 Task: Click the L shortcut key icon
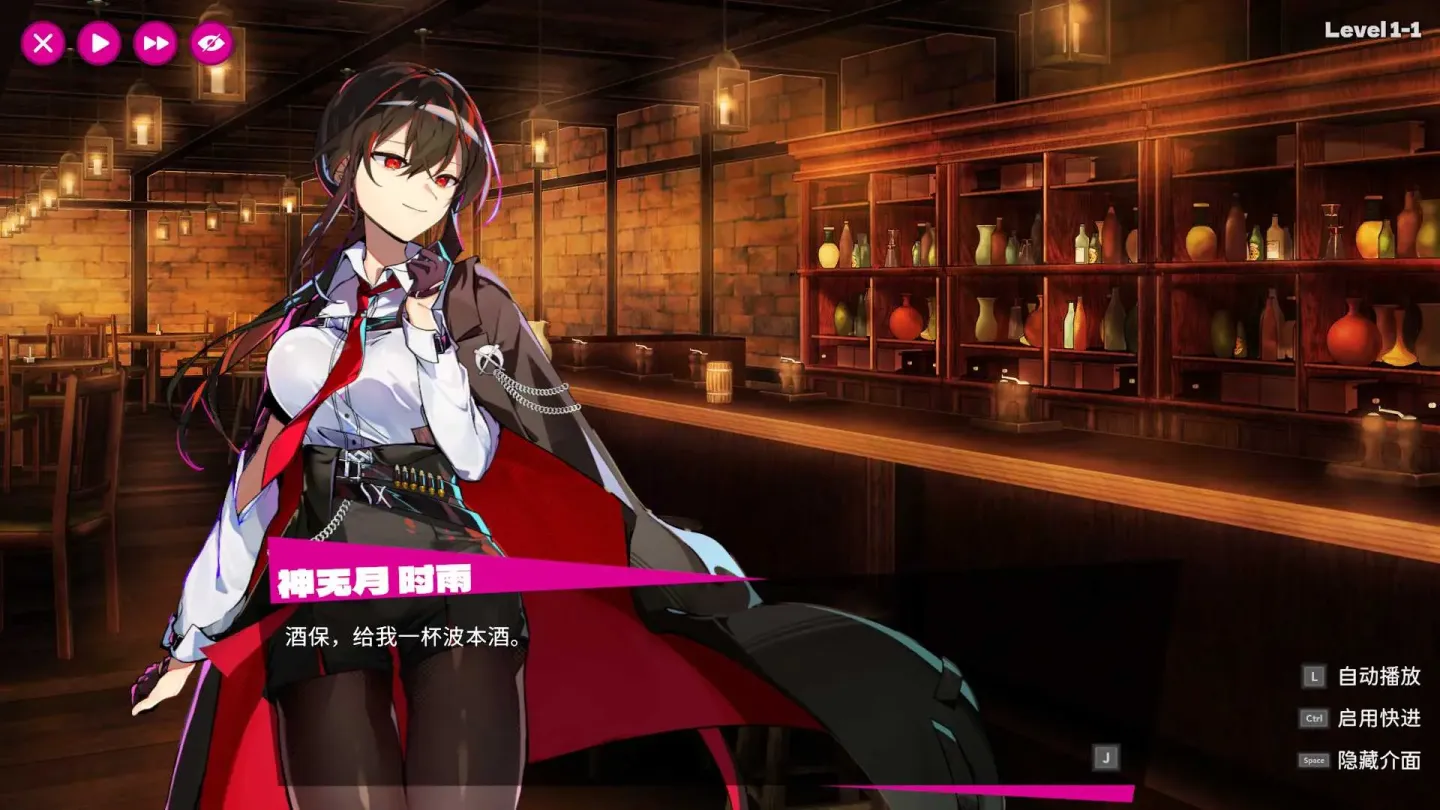[x=1312, y=676]
